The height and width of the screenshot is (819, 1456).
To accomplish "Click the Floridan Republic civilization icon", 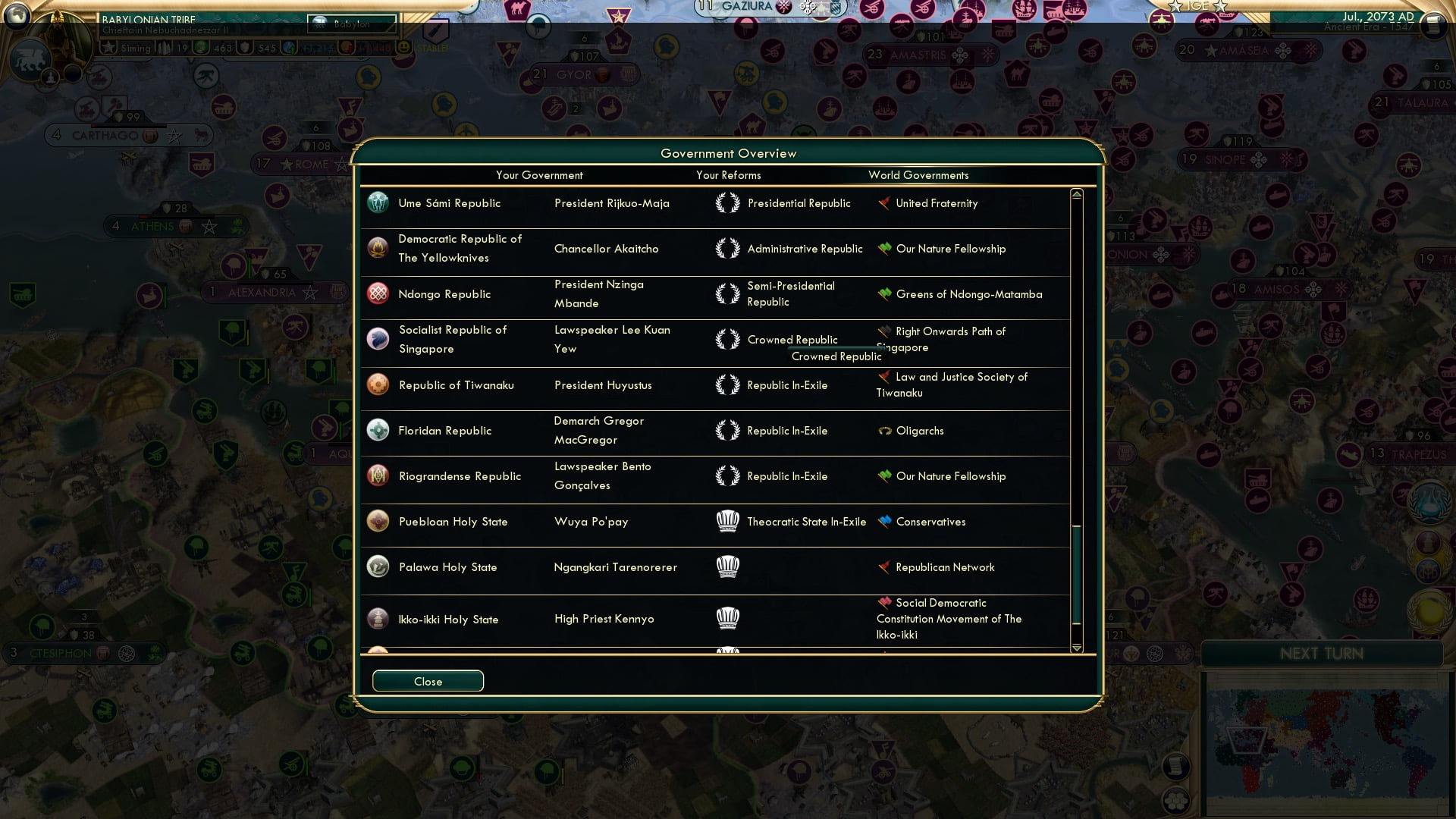I will click(378, 430).
